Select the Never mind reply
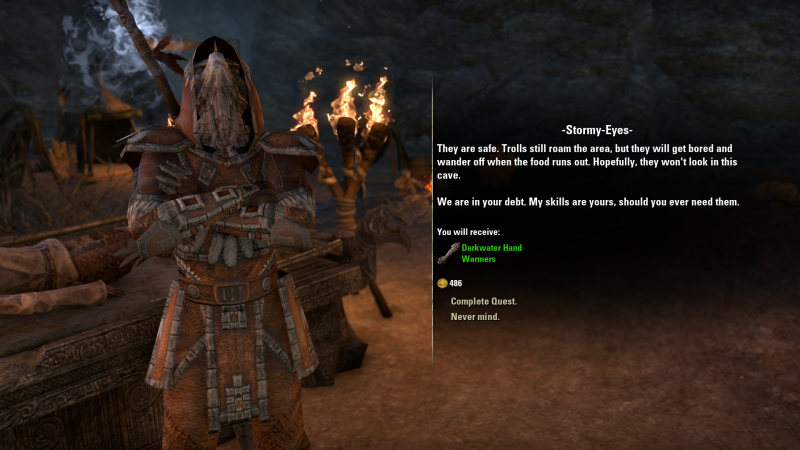800x450 pixels. click(475, 317)
